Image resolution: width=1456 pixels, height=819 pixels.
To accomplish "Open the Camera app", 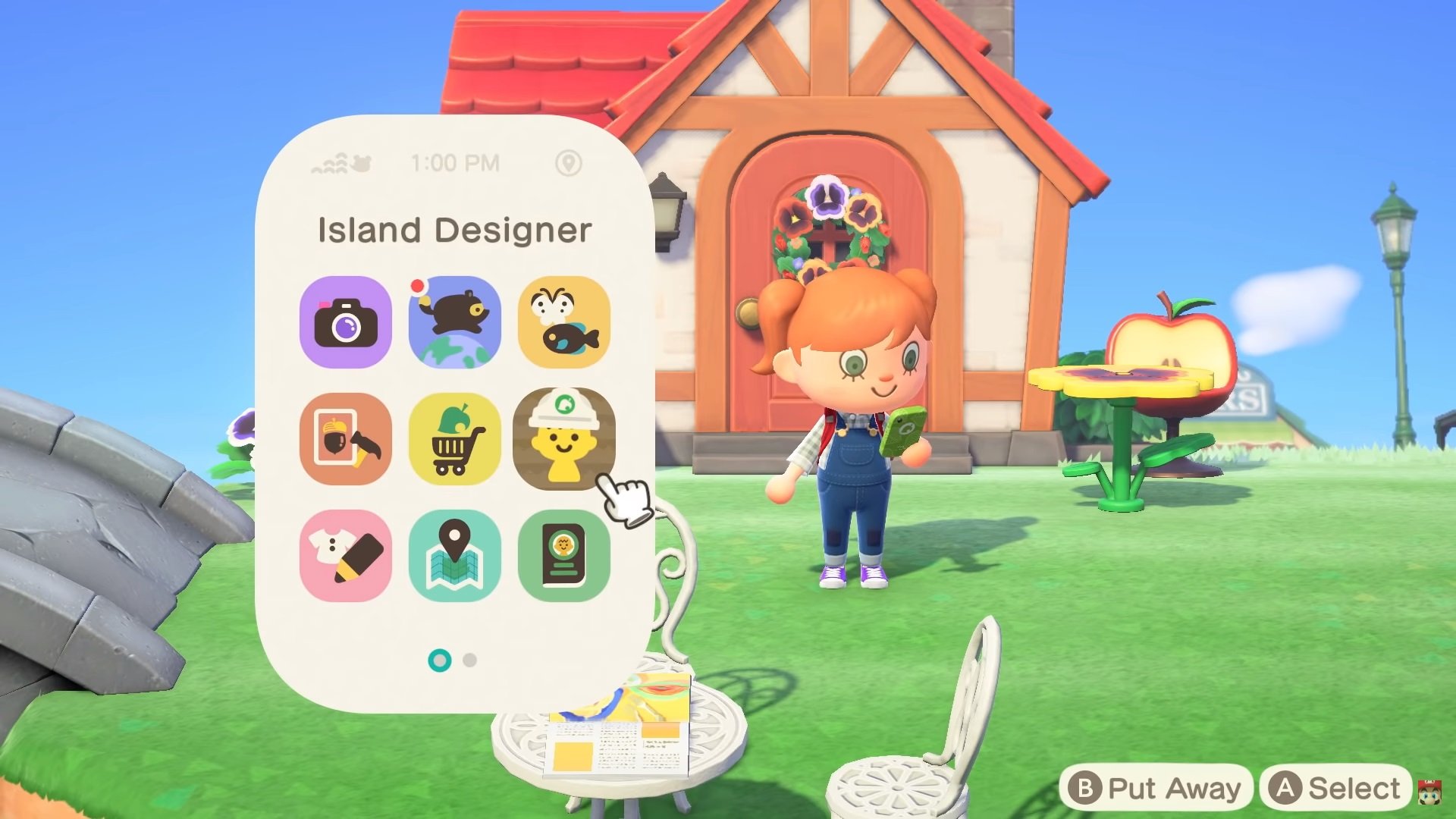I will tap(346, 322).
